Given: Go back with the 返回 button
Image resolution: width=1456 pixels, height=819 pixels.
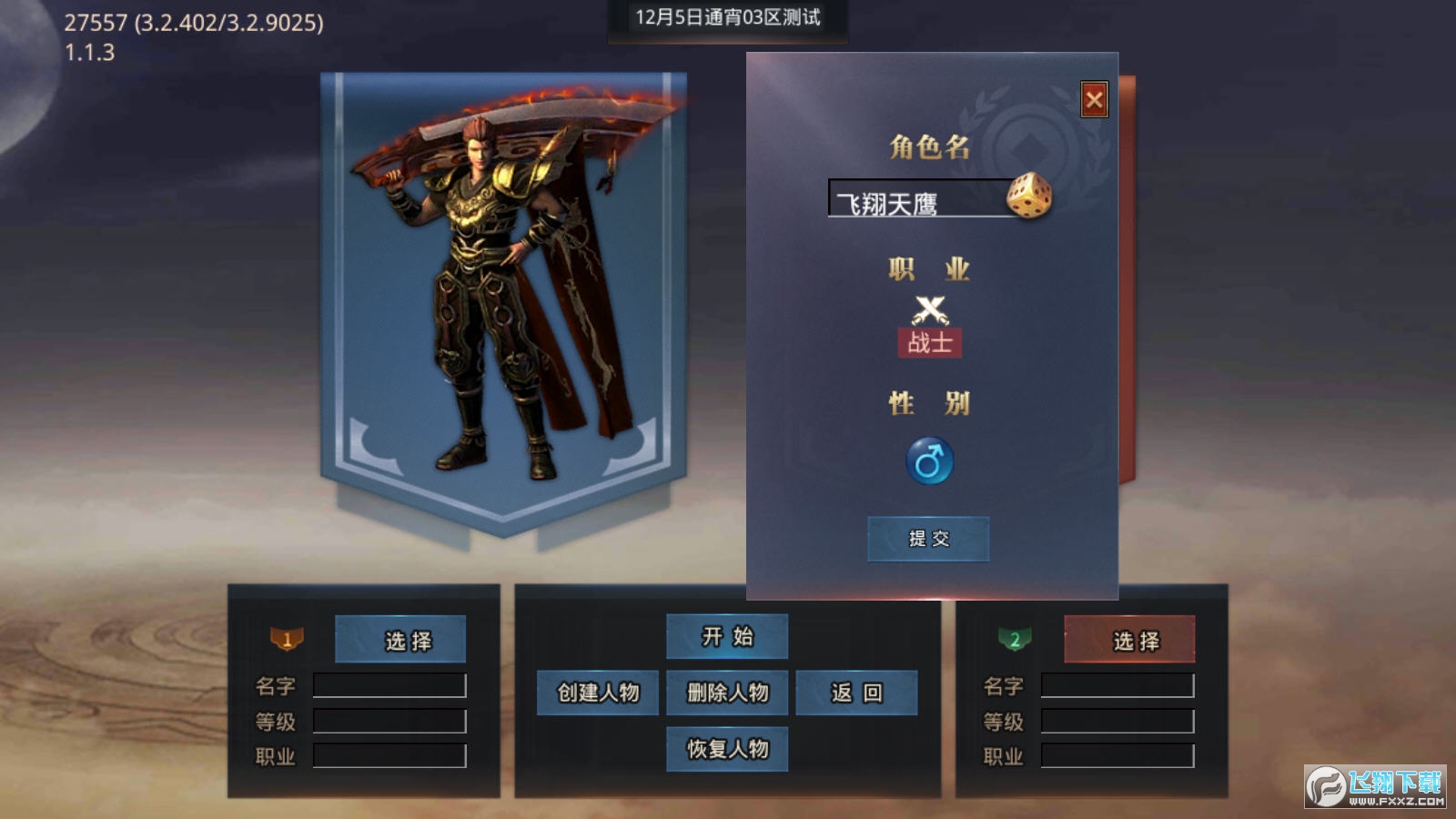Looking at the screenshot, I should click(x=856, y=693).
